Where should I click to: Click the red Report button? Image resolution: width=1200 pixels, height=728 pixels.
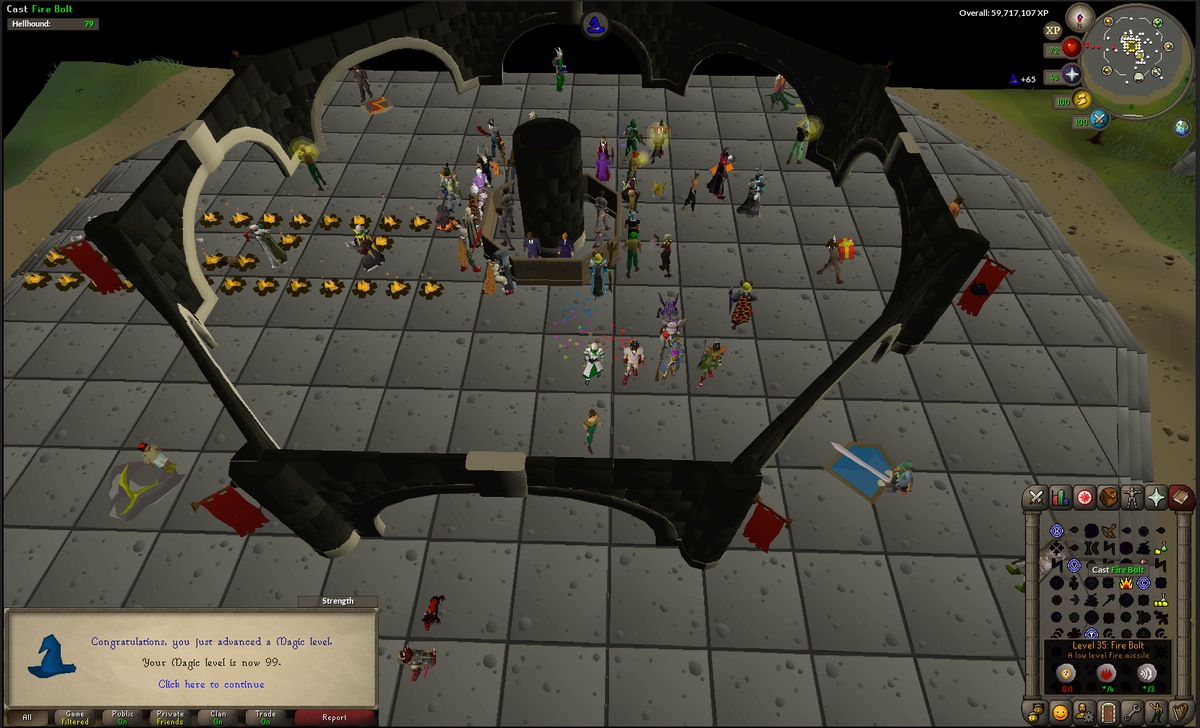tap(334, 717)
